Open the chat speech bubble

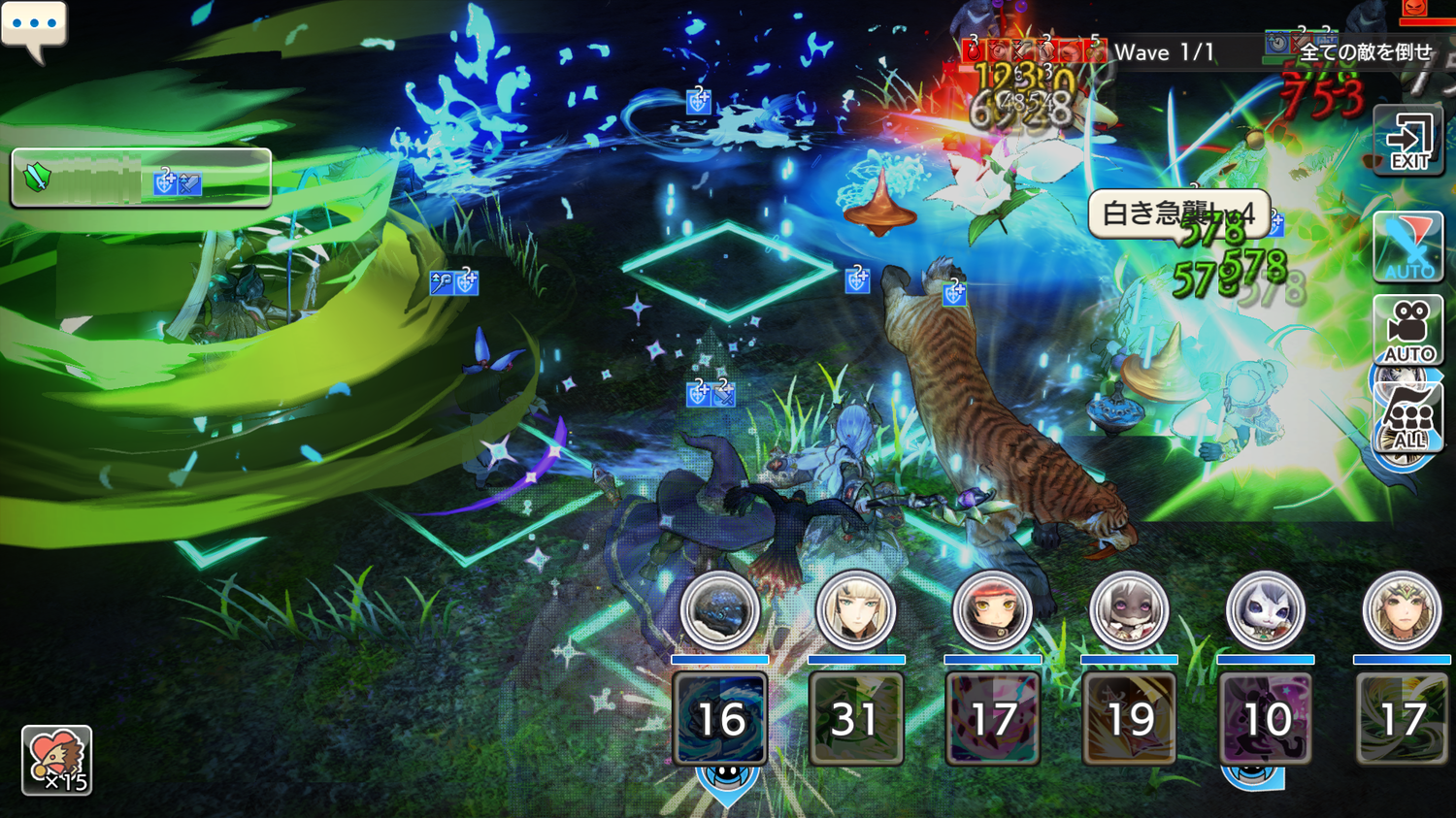34,27
